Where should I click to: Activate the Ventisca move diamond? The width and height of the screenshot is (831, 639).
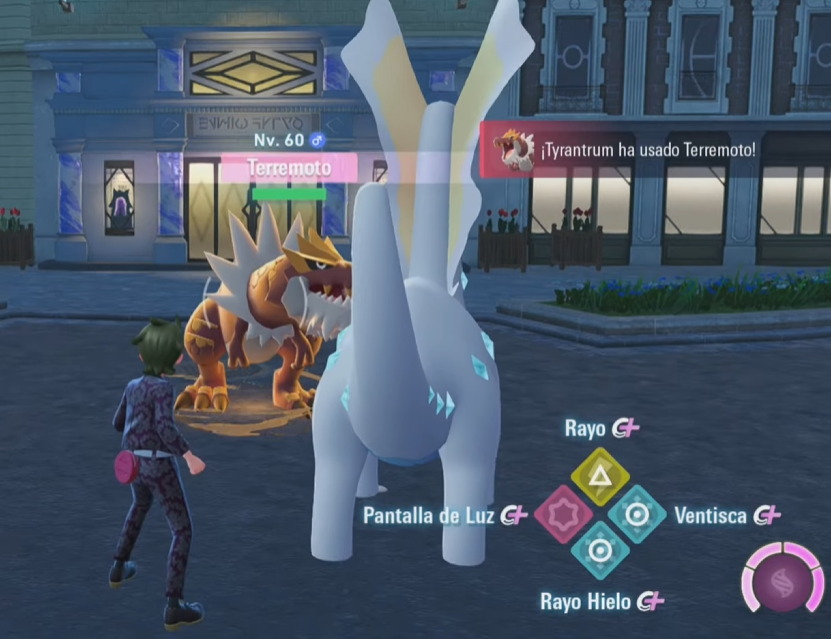coord(637,514)
